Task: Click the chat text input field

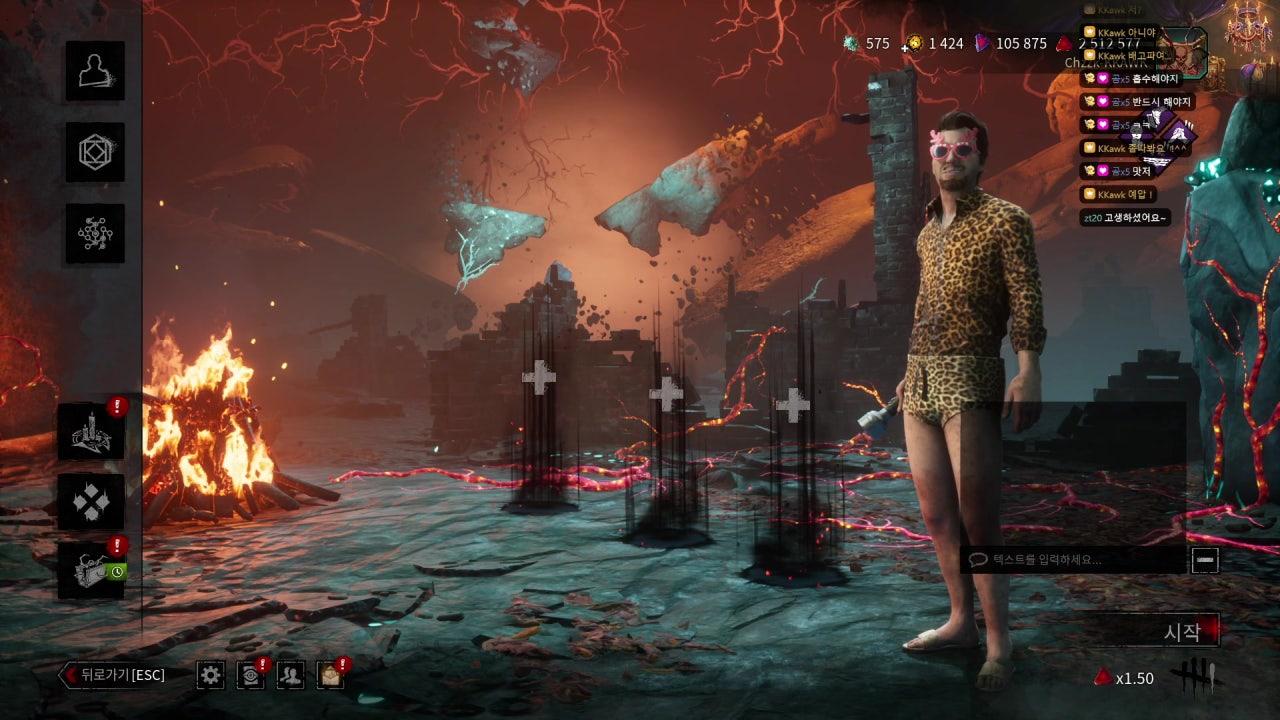Action: [1075, 560]
